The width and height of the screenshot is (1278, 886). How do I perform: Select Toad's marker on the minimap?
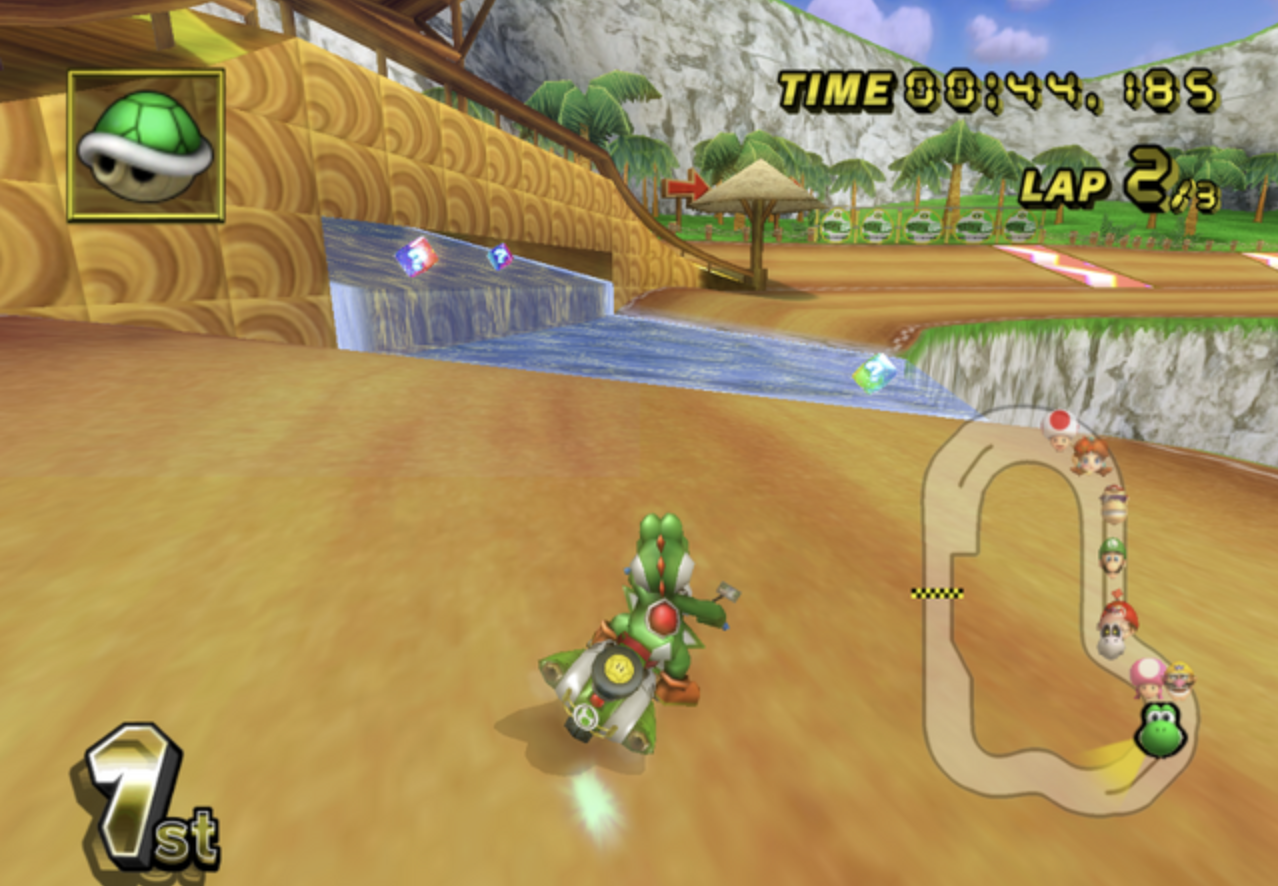click(1059, 427)
